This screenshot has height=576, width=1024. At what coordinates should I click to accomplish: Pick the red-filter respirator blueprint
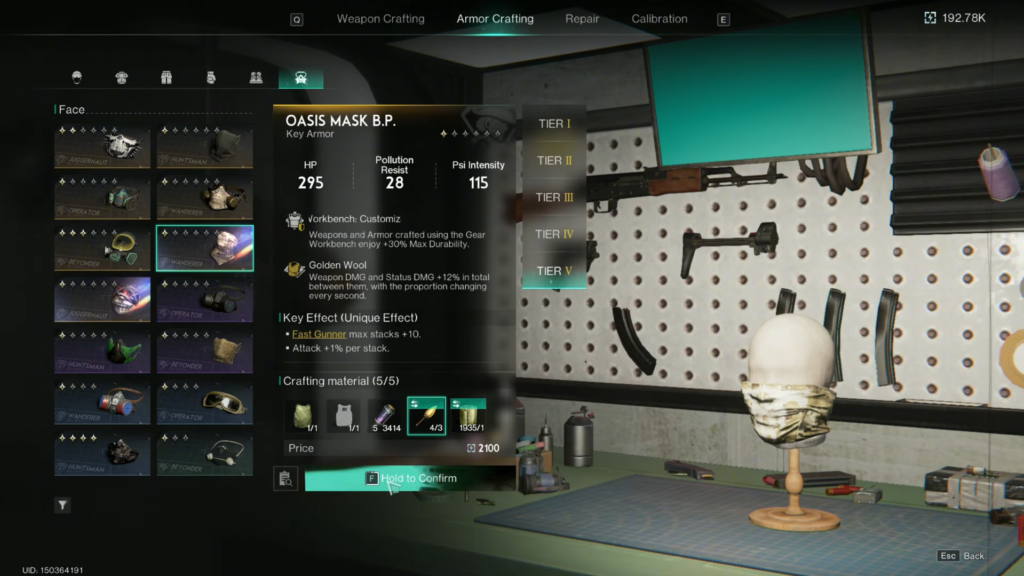tap(103, 401)
